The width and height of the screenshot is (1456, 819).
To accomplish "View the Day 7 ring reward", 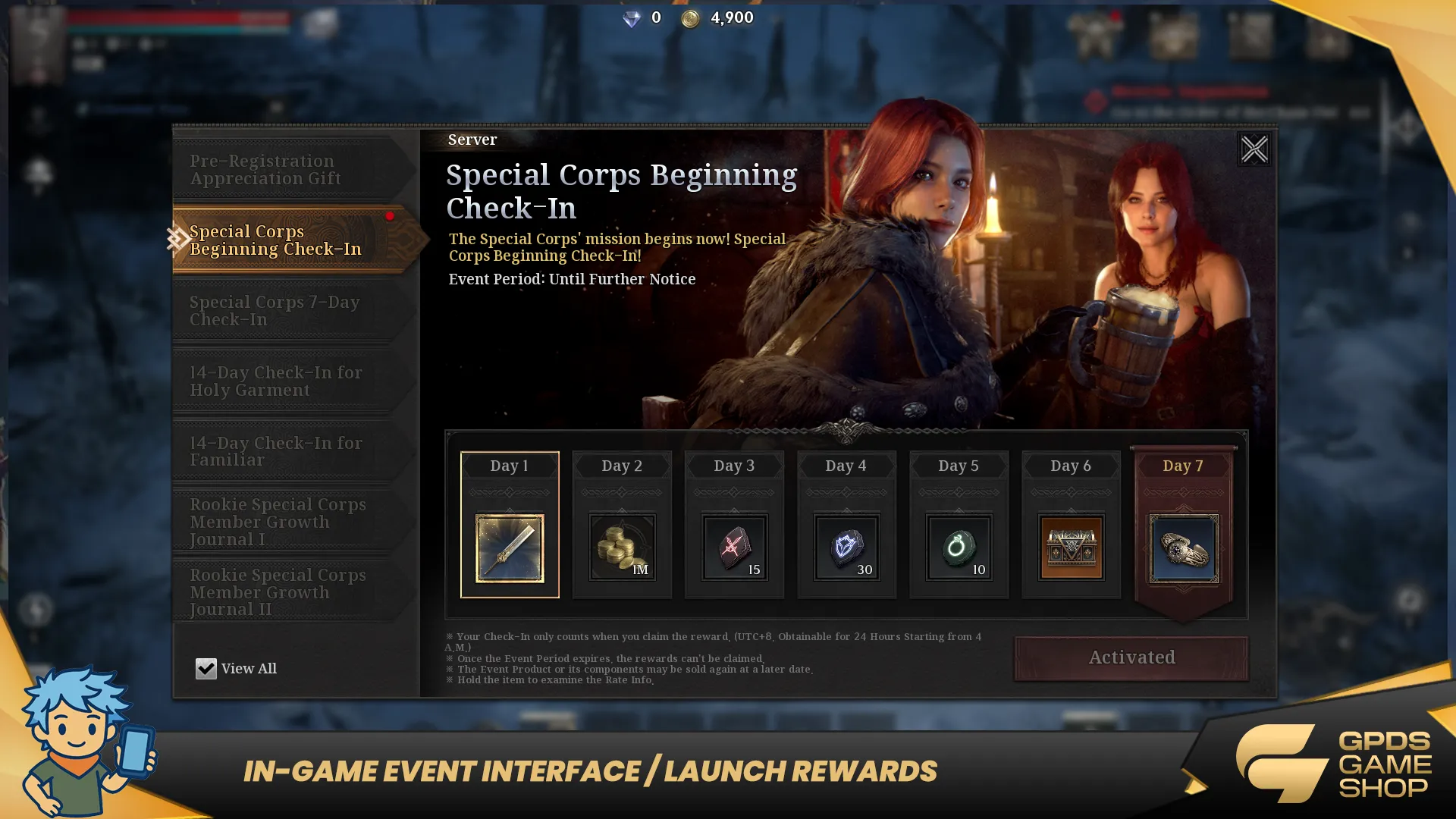I will [1183, 548].
